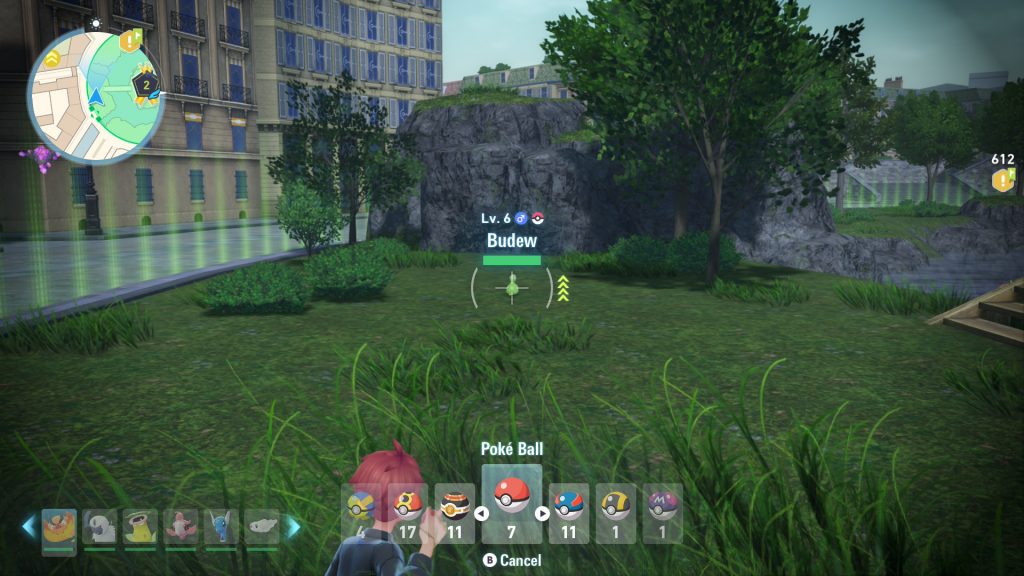This screenshot has height=576, width=1024.
Task: Pick the Ultra Ball slot
Action: coord(615,507)
